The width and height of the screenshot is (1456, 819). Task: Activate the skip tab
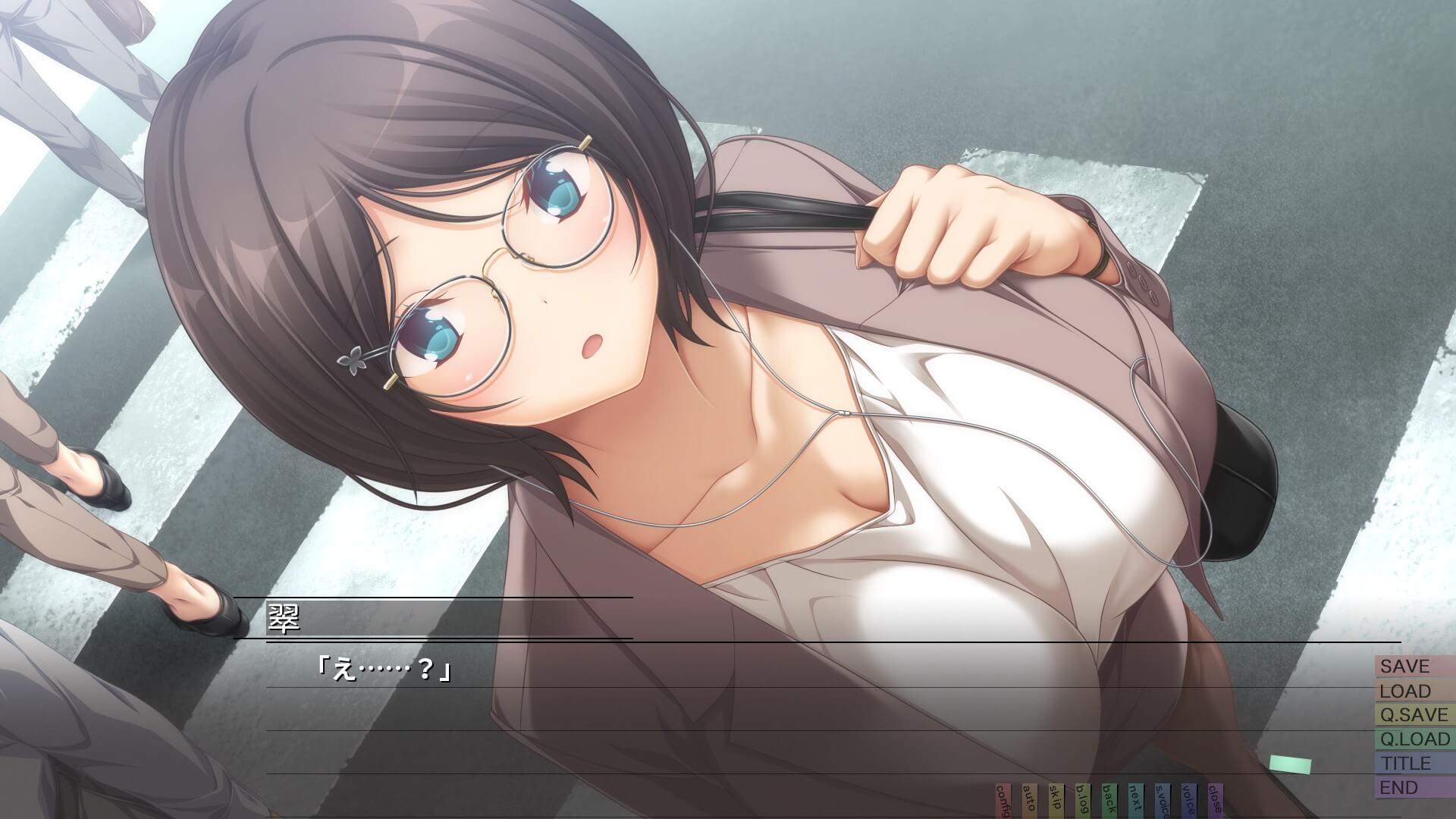point(1056,802)
